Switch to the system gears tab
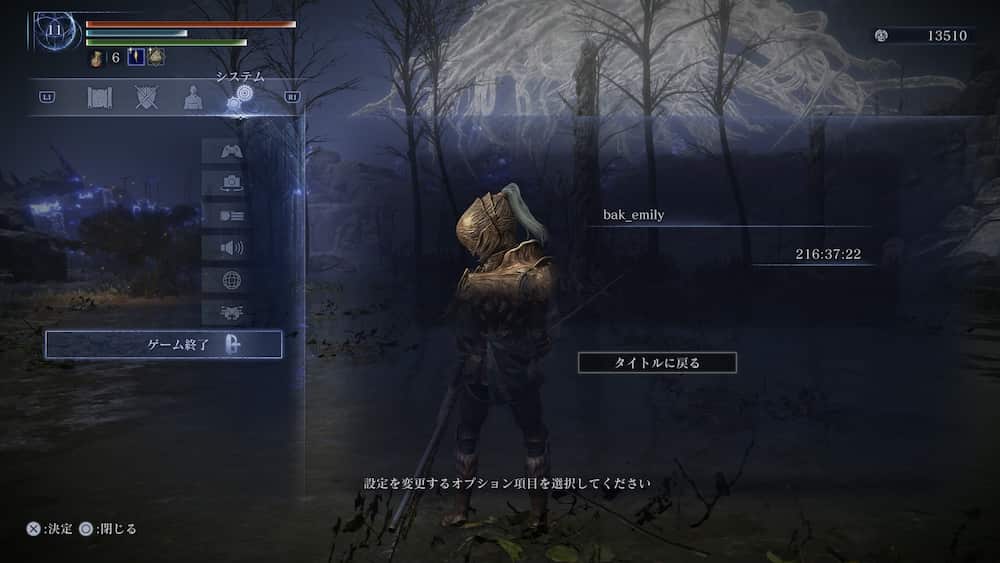The image size is (1000, 563). tap(240, 97)
